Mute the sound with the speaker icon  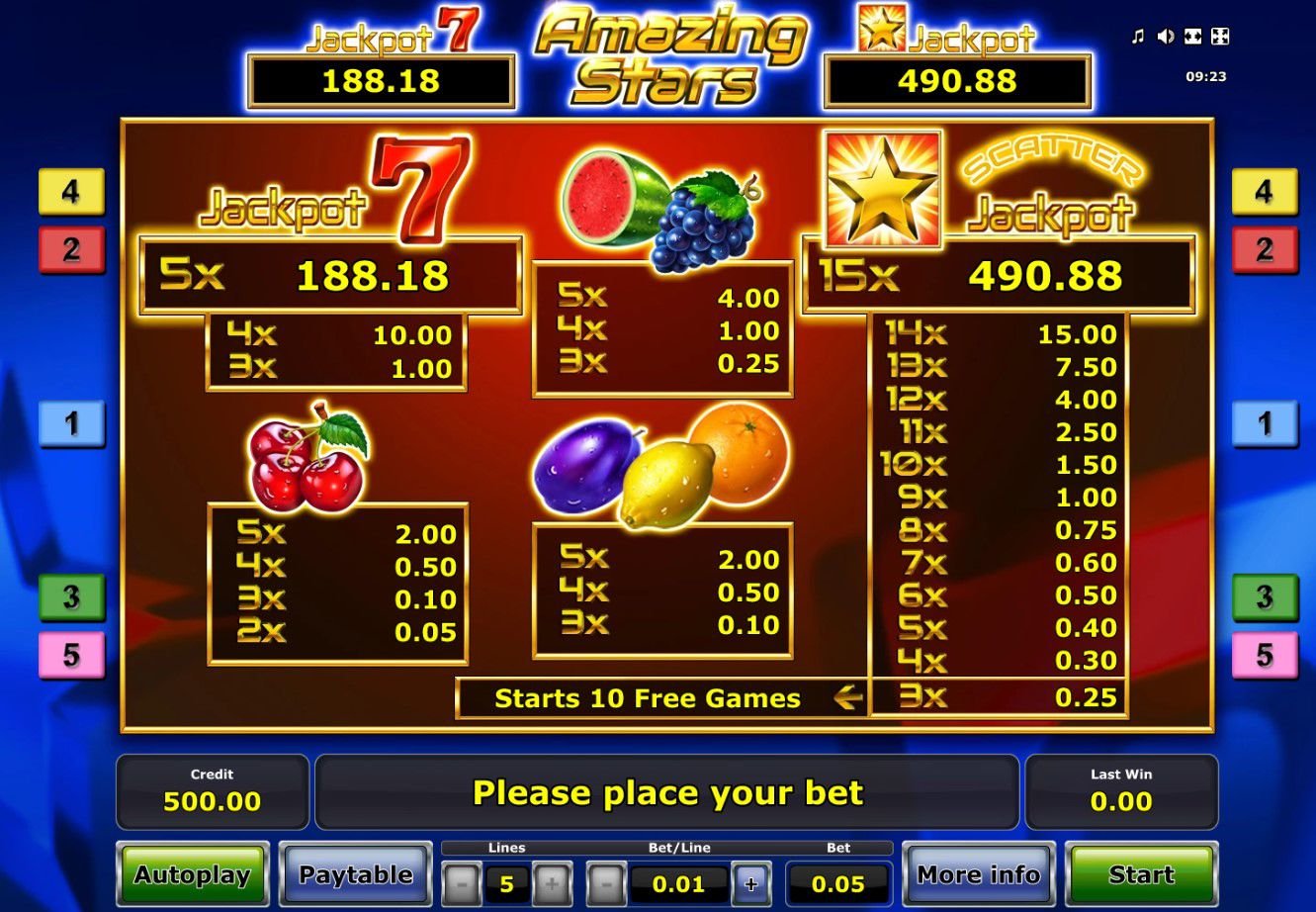1166,37
